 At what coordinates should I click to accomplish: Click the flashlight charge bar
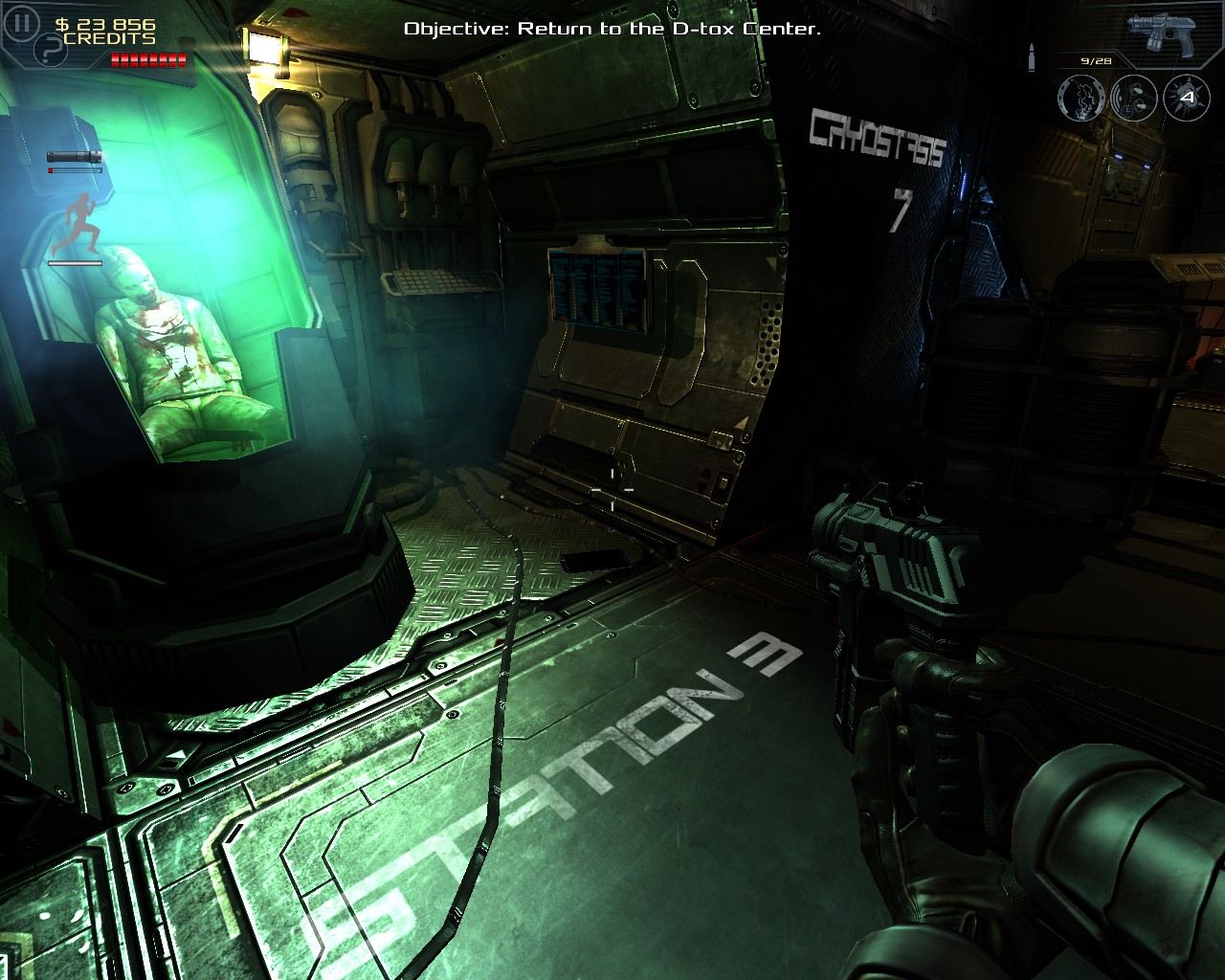75,172
